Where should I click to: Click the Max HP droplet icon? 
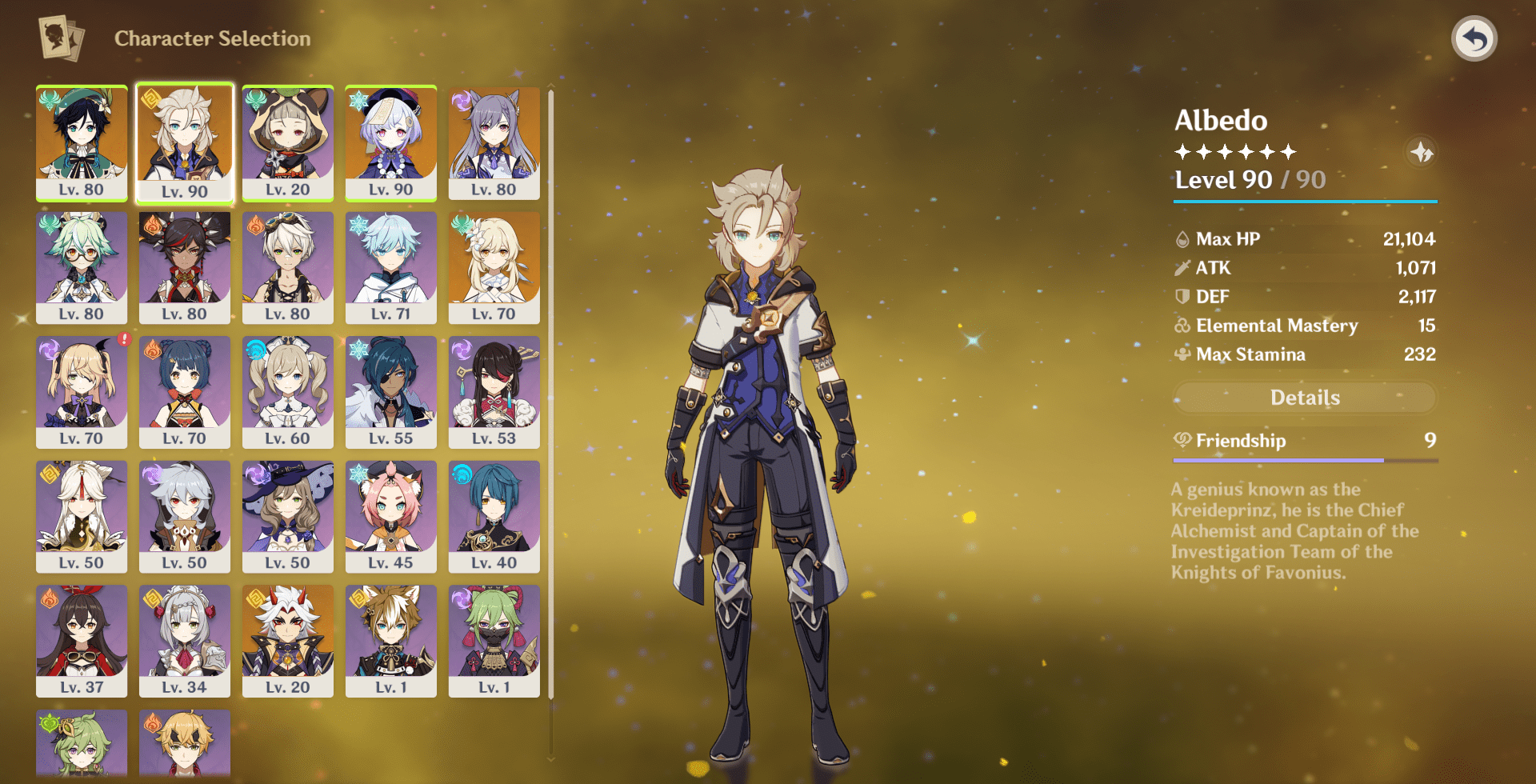pos(1182,238)
